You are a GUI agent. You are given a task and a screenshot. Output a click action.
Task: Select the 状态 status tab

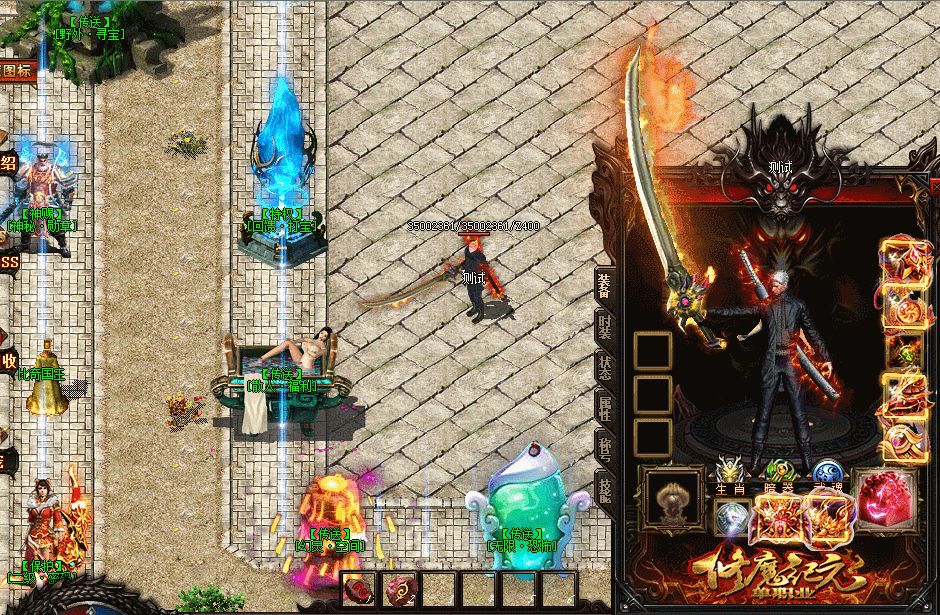coord(606,367)
